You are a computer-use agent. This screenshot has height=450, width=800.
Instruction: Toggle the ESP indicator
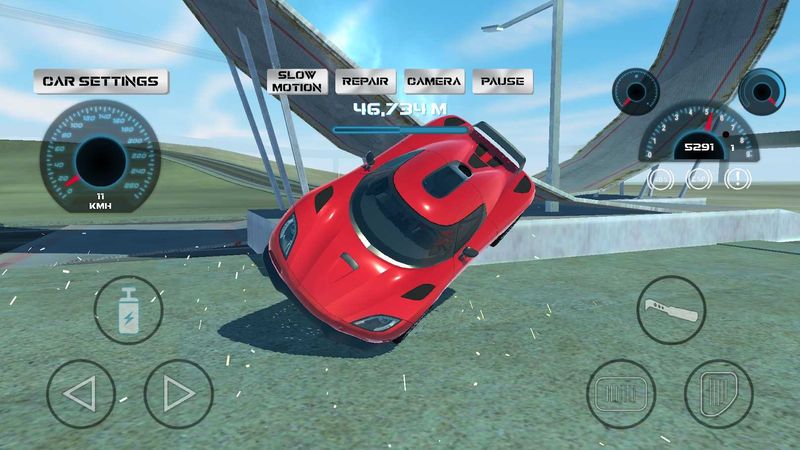pyautogui.click(x=699, y=180)
